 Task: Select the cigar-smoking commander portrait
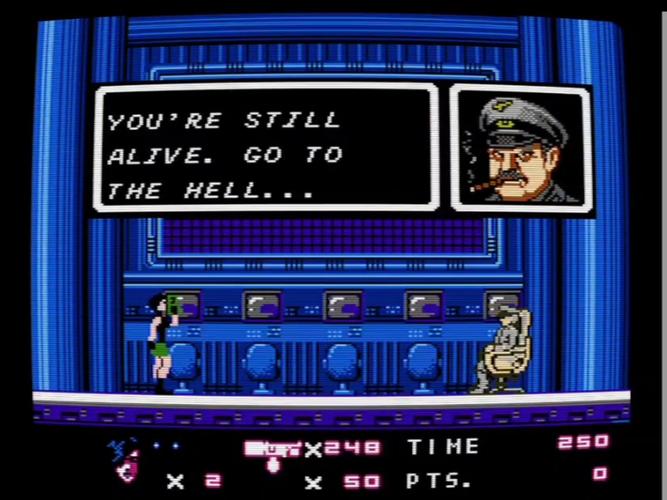pos(521,148)
